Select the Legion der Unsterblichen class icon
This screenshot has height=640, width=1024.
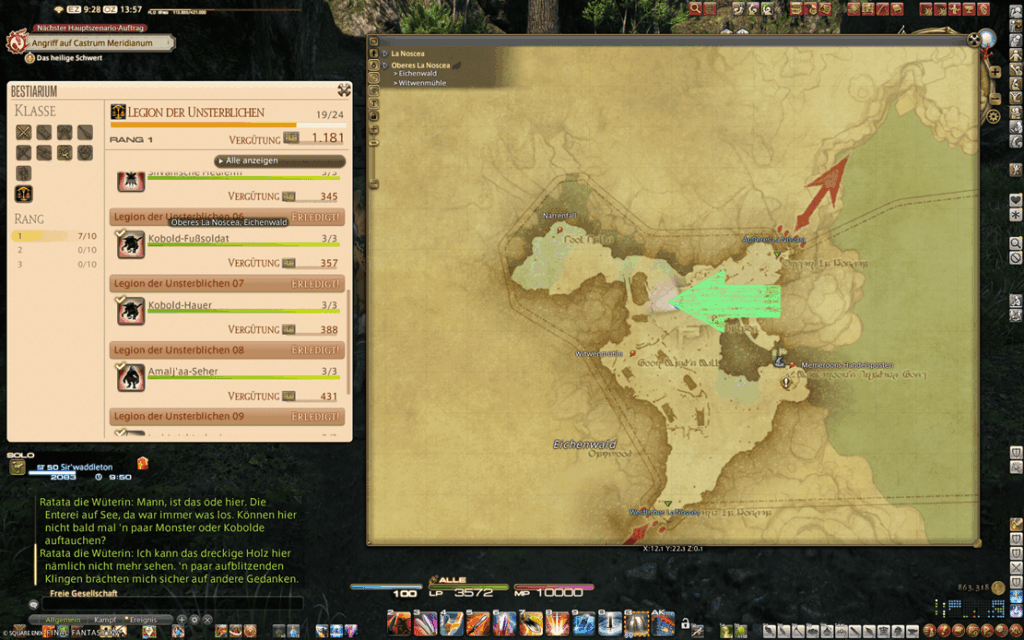(23, 193)
